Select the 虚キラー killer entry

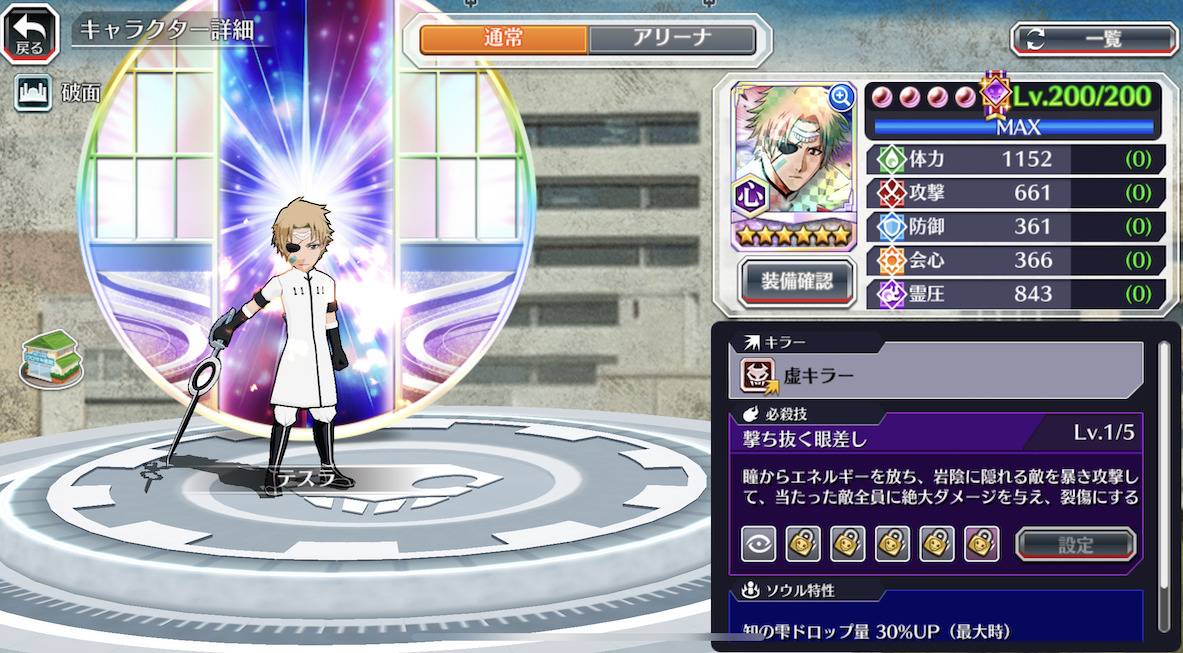pos(936,375)
